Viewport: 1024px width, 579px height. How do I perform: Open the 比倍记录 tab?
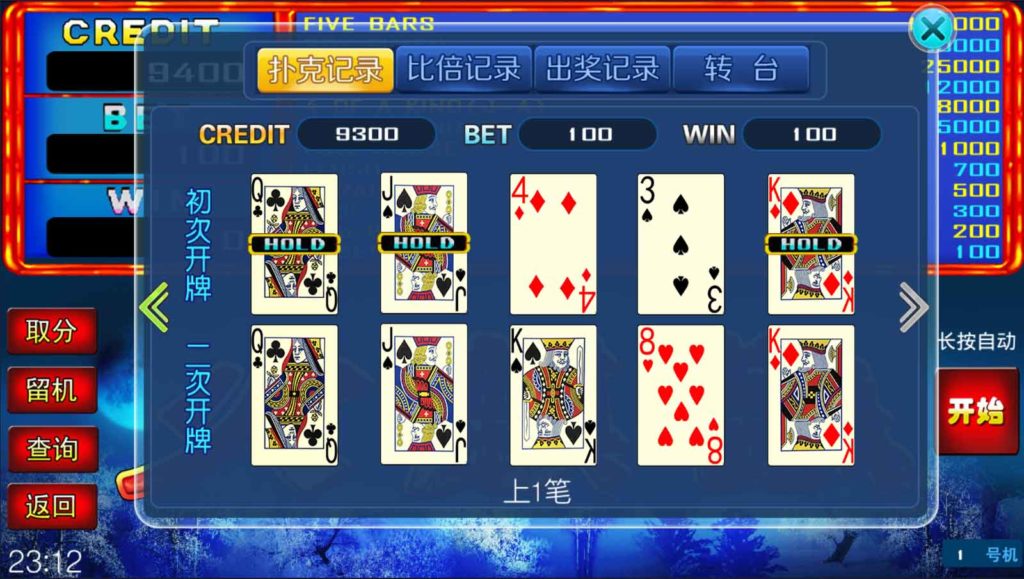click(x=463, y=69)
